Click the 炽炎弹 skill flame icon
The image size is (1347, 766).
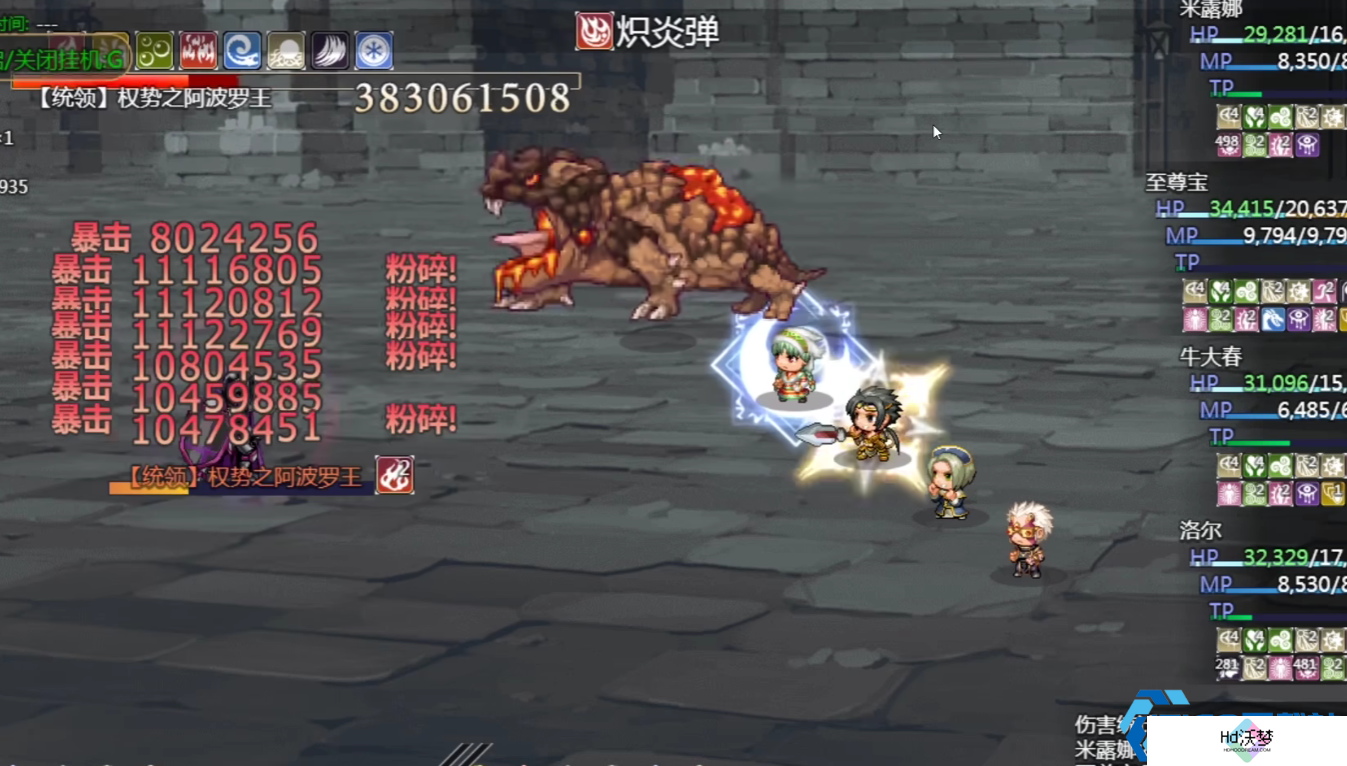pos(594,31)
